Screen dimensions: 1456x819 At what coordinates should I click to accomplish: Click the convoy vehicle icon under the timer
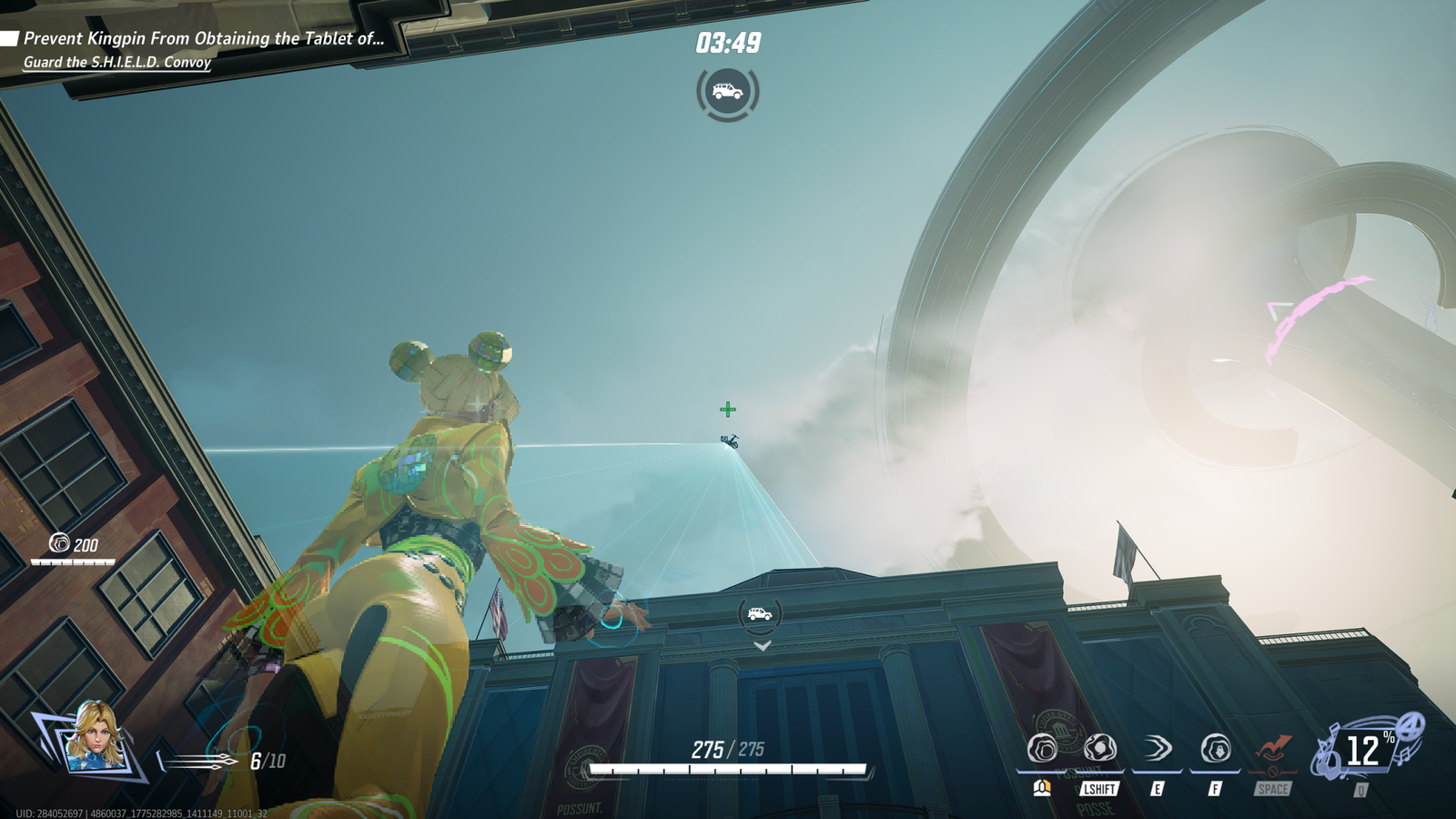point(728,92)
